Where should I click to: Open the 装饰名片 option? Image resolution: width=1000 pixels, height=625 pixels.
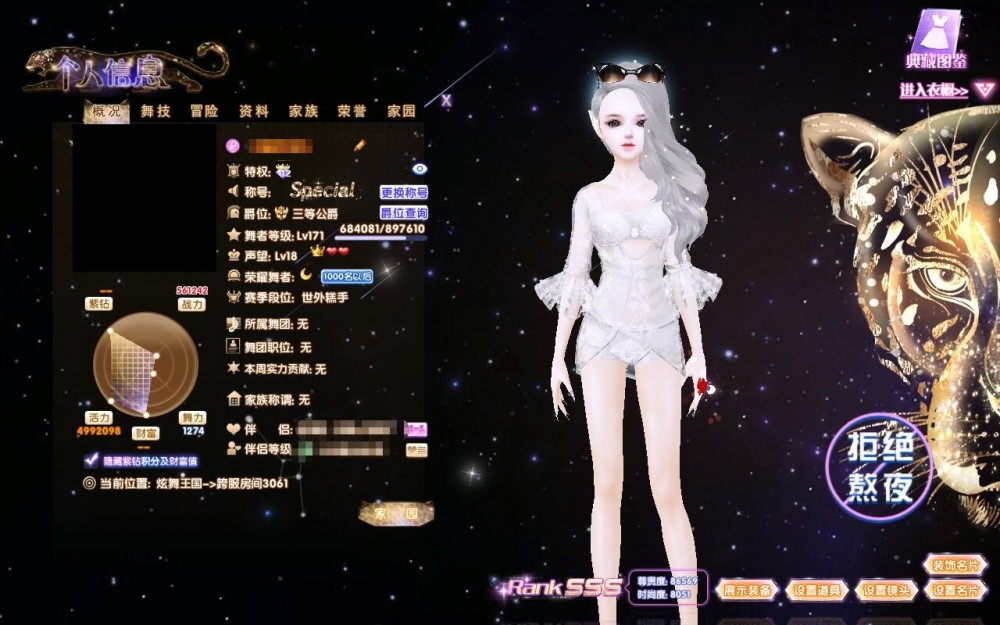click(956, 565)
